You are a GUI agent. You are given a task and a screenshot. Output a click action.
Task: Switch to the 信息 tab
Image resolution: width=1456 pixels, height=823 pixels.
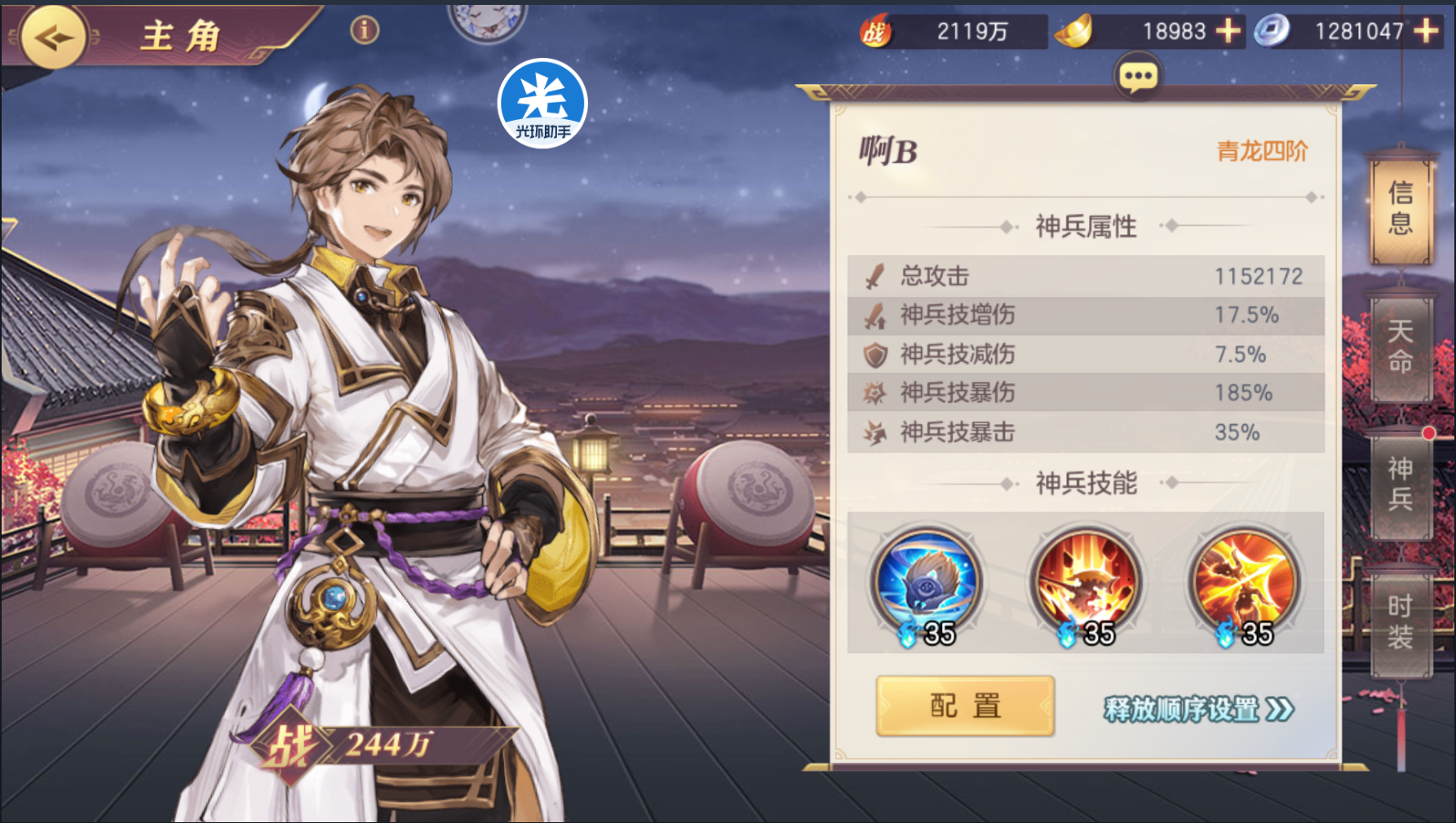coord(1401,208)
